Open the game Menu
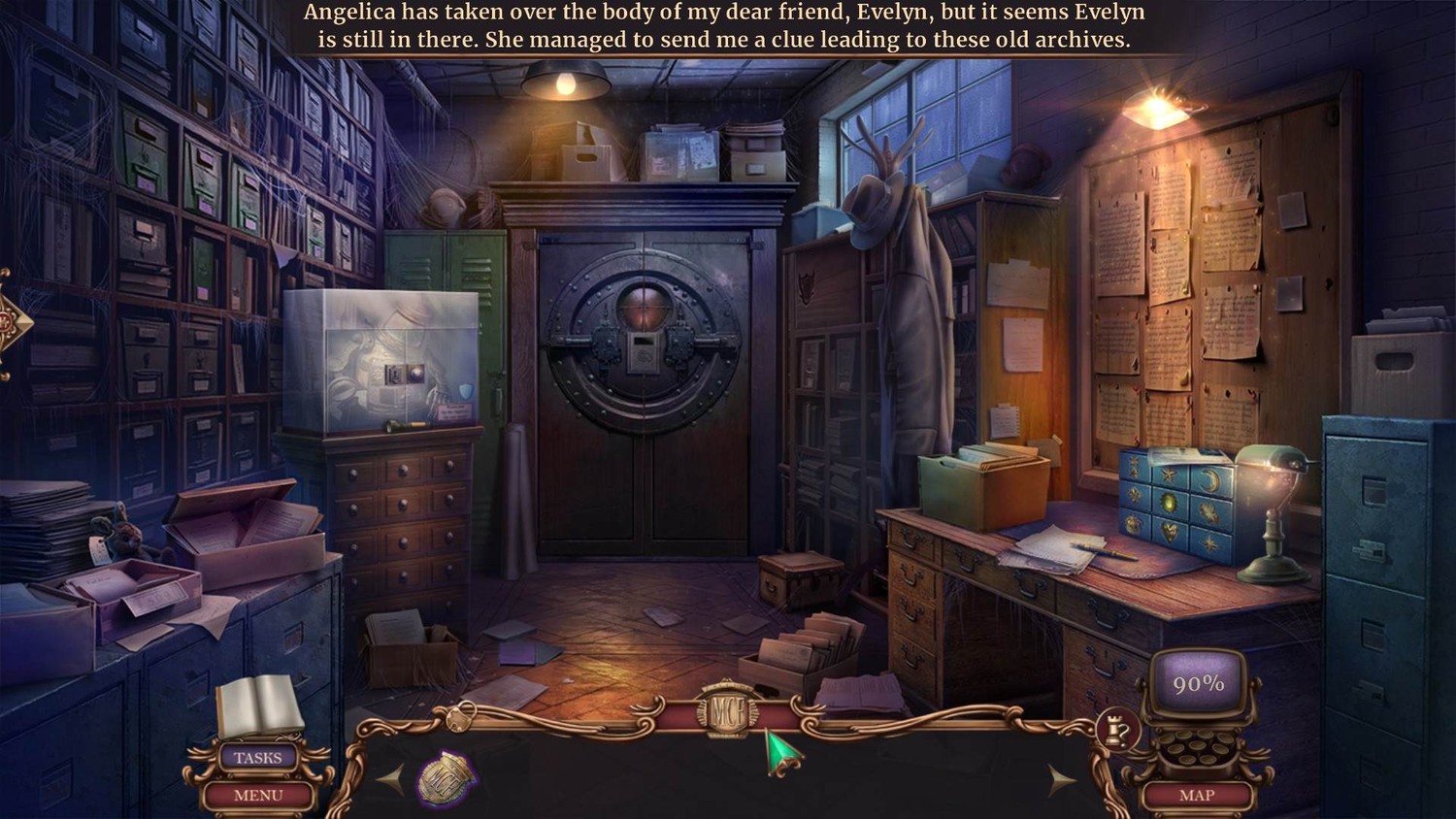This screenshot has height=819, width=1456. tap(257, 796)
